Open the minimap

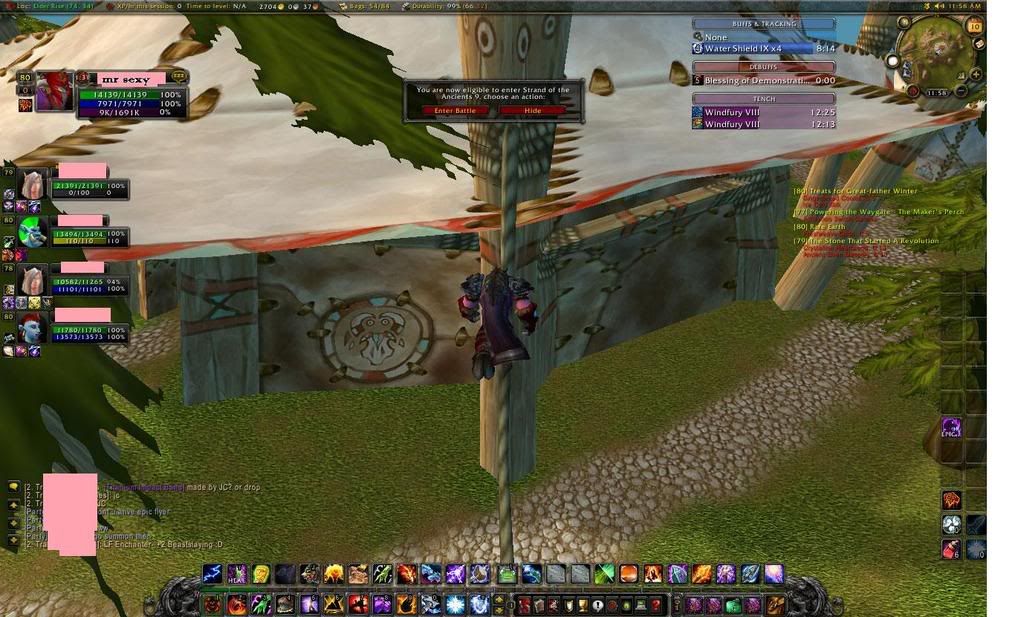937,51
